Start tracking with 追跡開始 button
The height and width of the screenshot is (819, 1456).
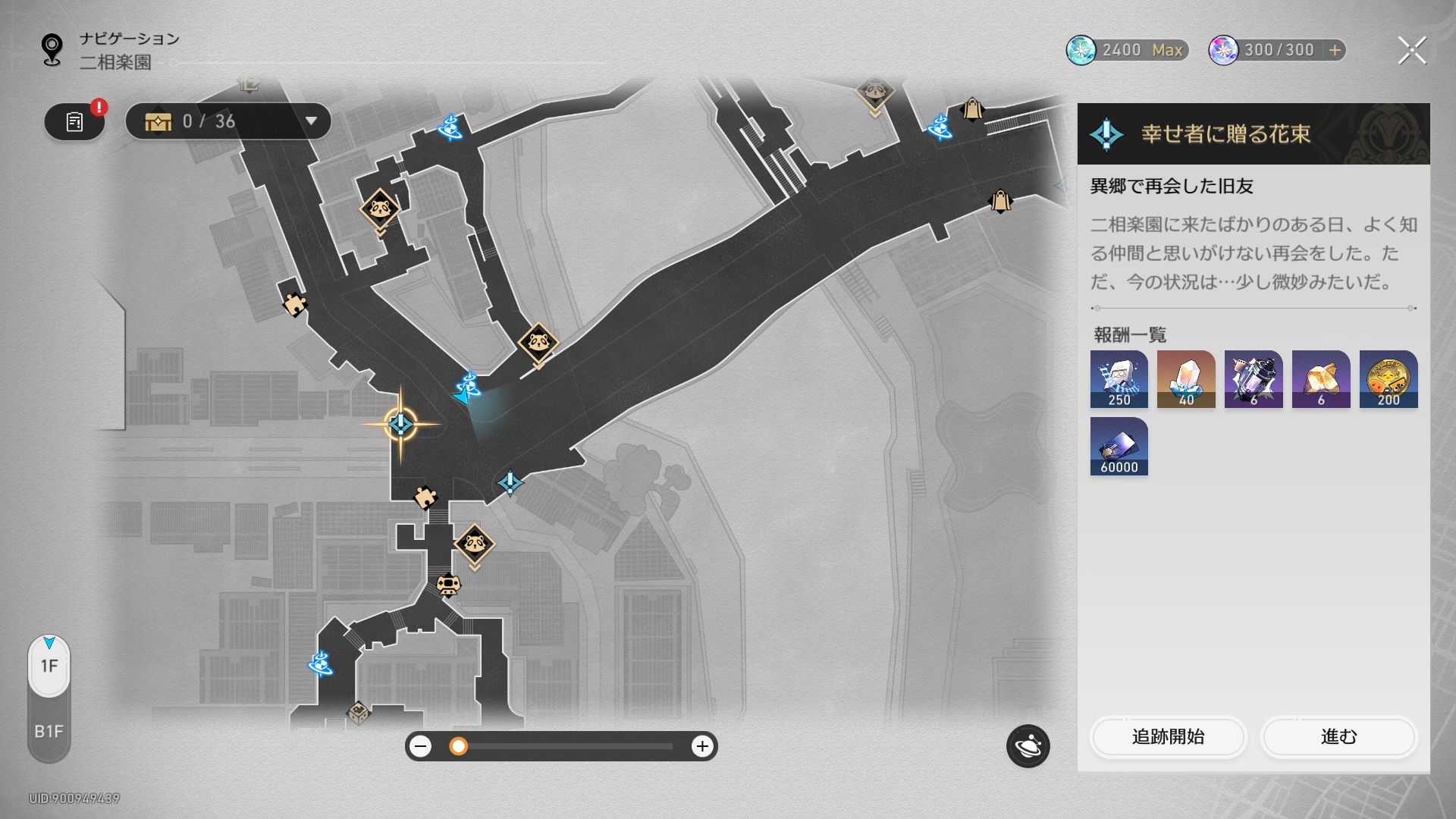(x=1168, y=736)
